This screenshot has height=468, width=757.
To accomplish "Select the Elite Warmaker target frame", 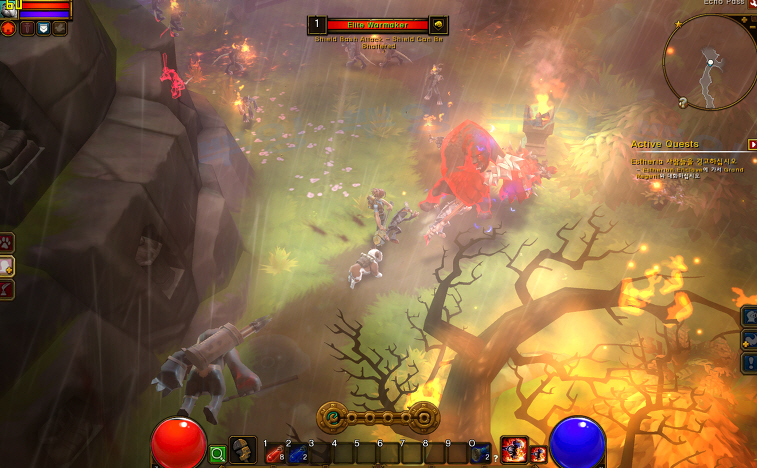I will coord(377,25).
